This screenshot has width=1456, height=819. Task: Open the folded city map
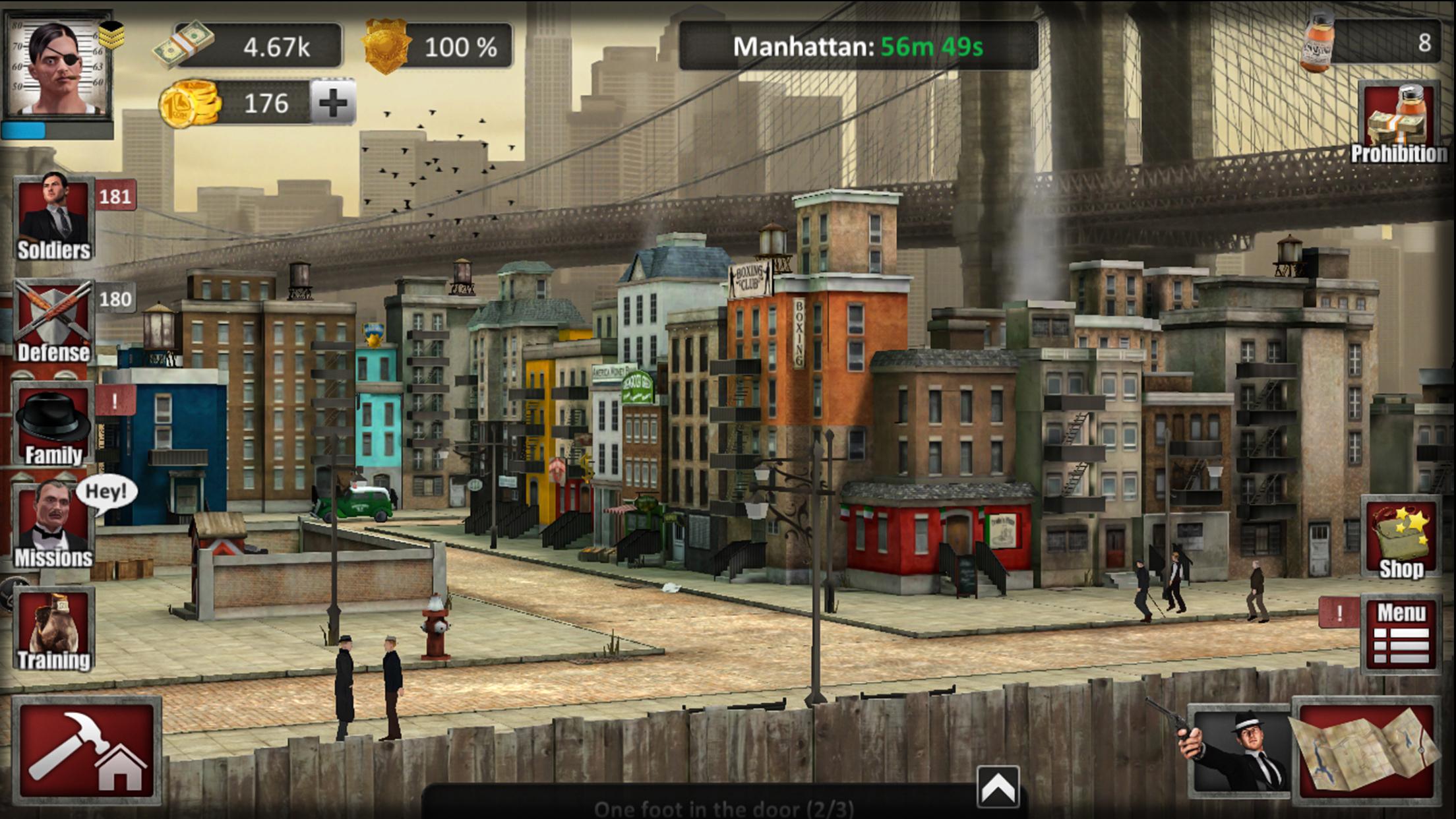tap(1365, 749)
